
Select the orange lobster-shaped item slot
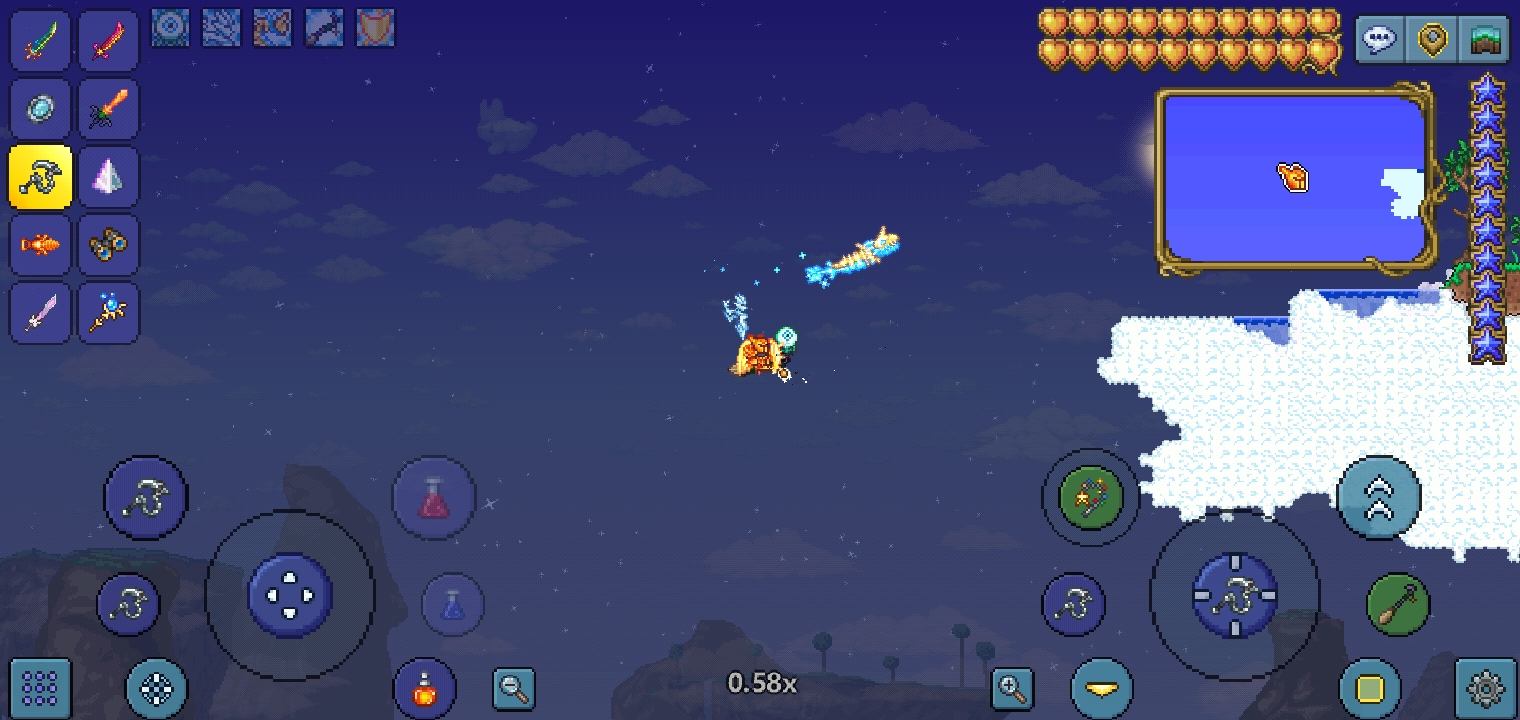click(41, 245)
